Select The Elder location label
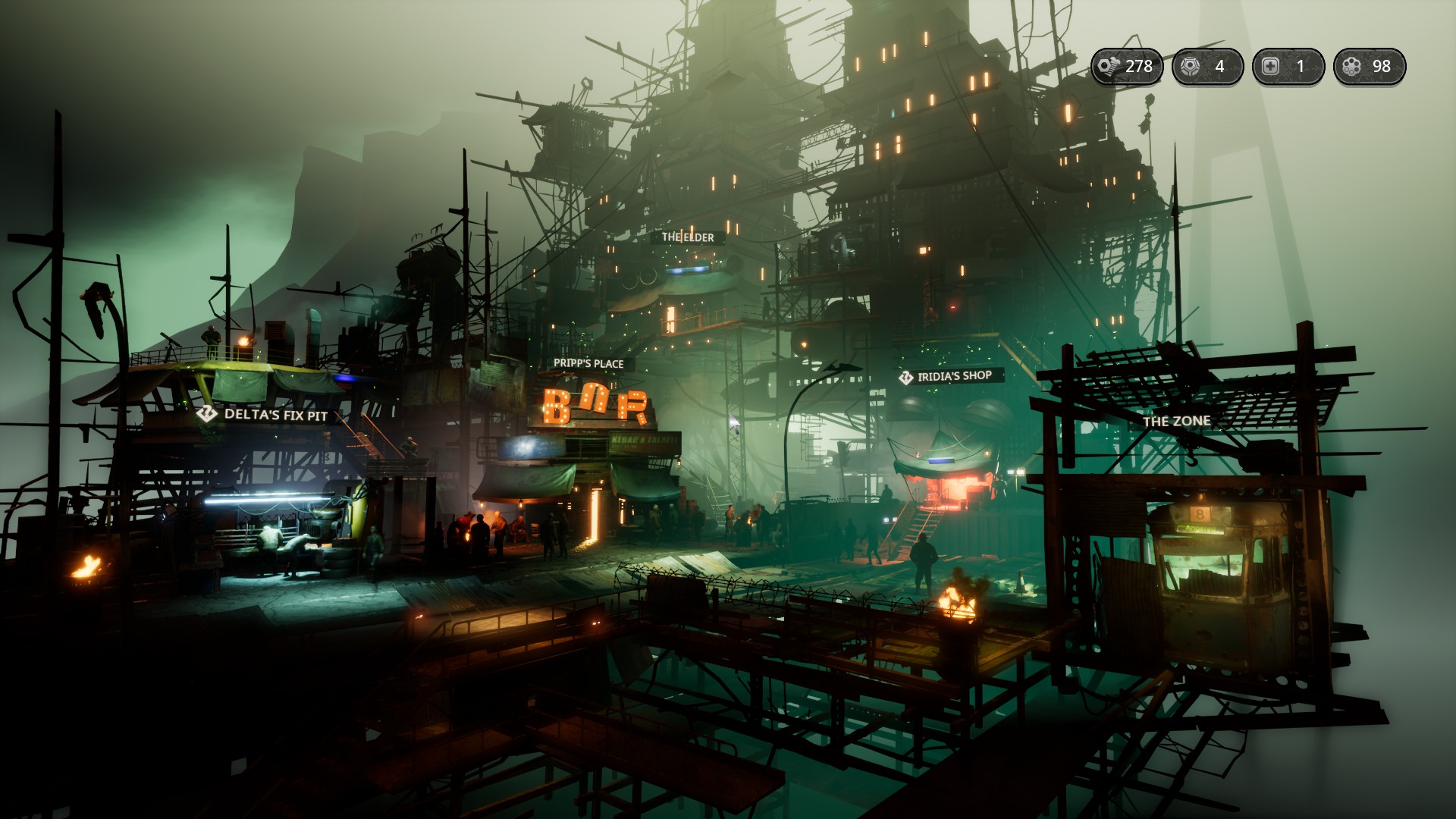 click(x=688, y=237)
